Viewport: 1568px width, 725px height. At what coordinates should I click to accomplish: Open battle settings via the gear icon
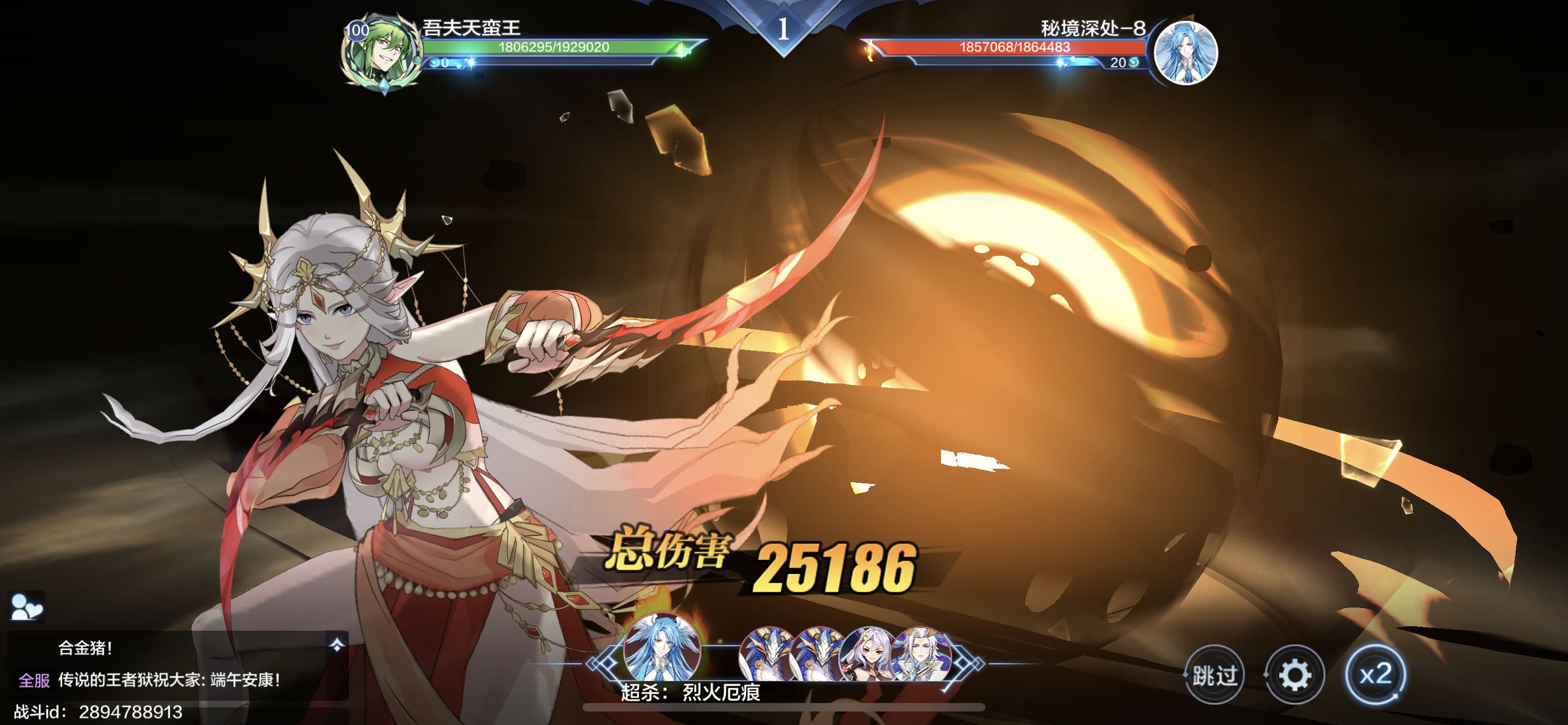1294,675
